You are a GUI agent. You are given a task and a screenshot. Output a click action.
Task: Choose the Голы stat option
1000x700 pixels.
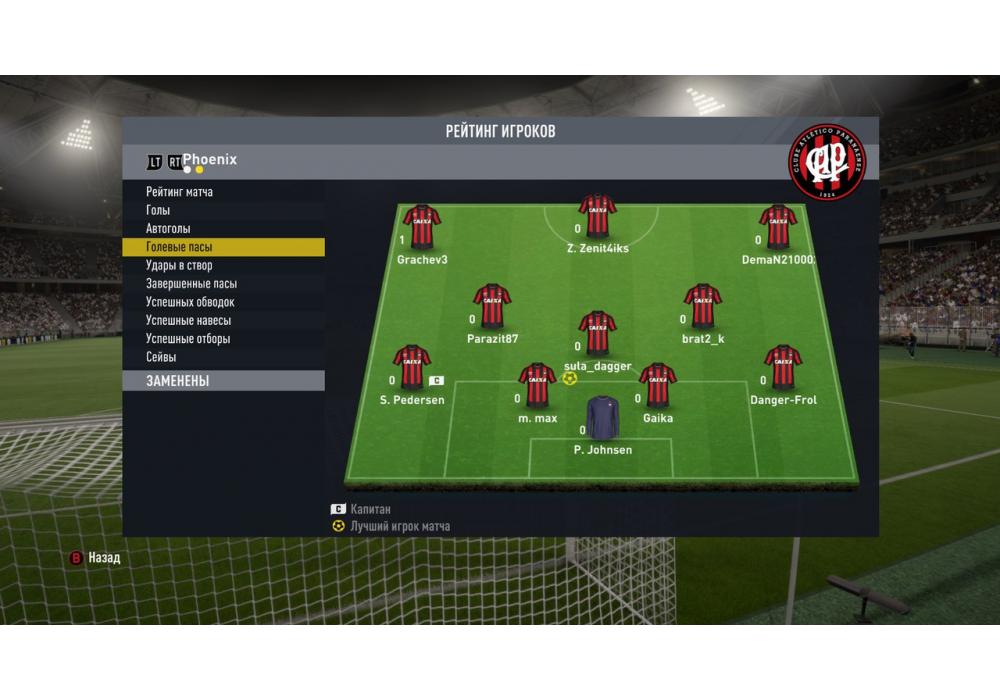pos(158,210)
